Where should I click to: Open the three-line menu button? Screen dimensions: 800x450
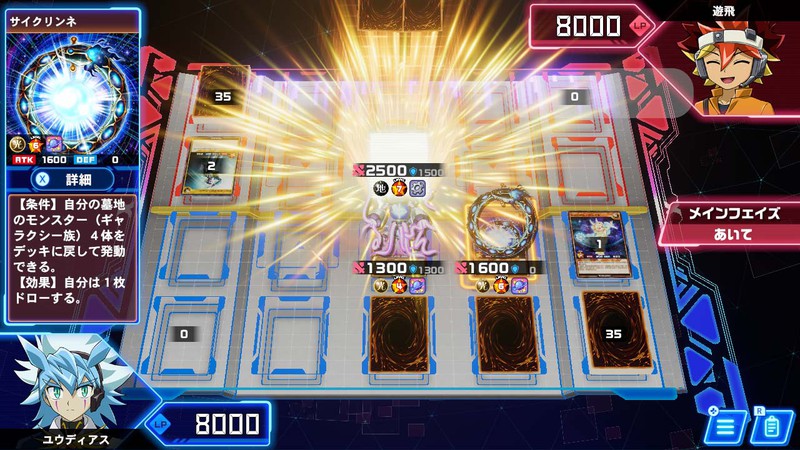point(727,427)
